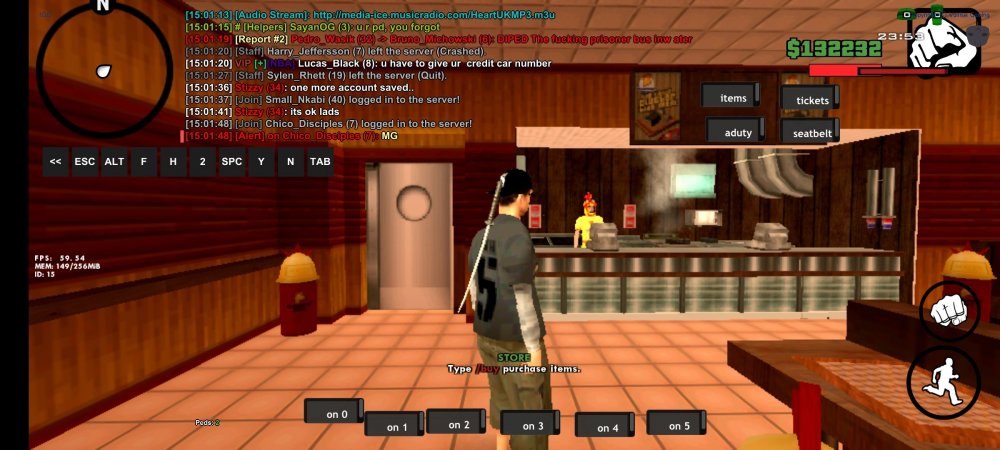Select the "on 0" button
Screen dimensions: 1000x450
[x=336, y=413]
